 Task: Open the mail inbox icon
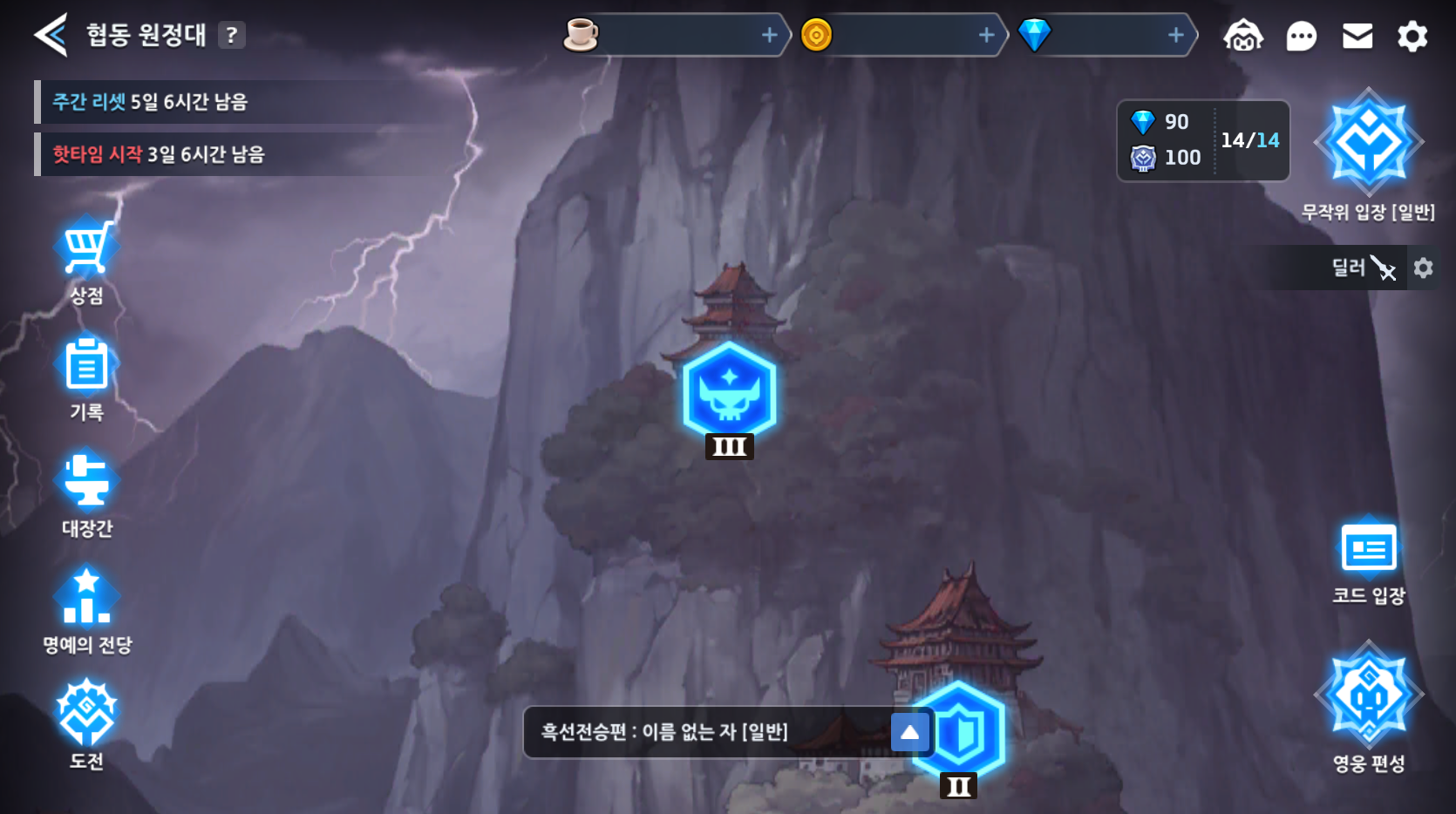point(1357,37)
